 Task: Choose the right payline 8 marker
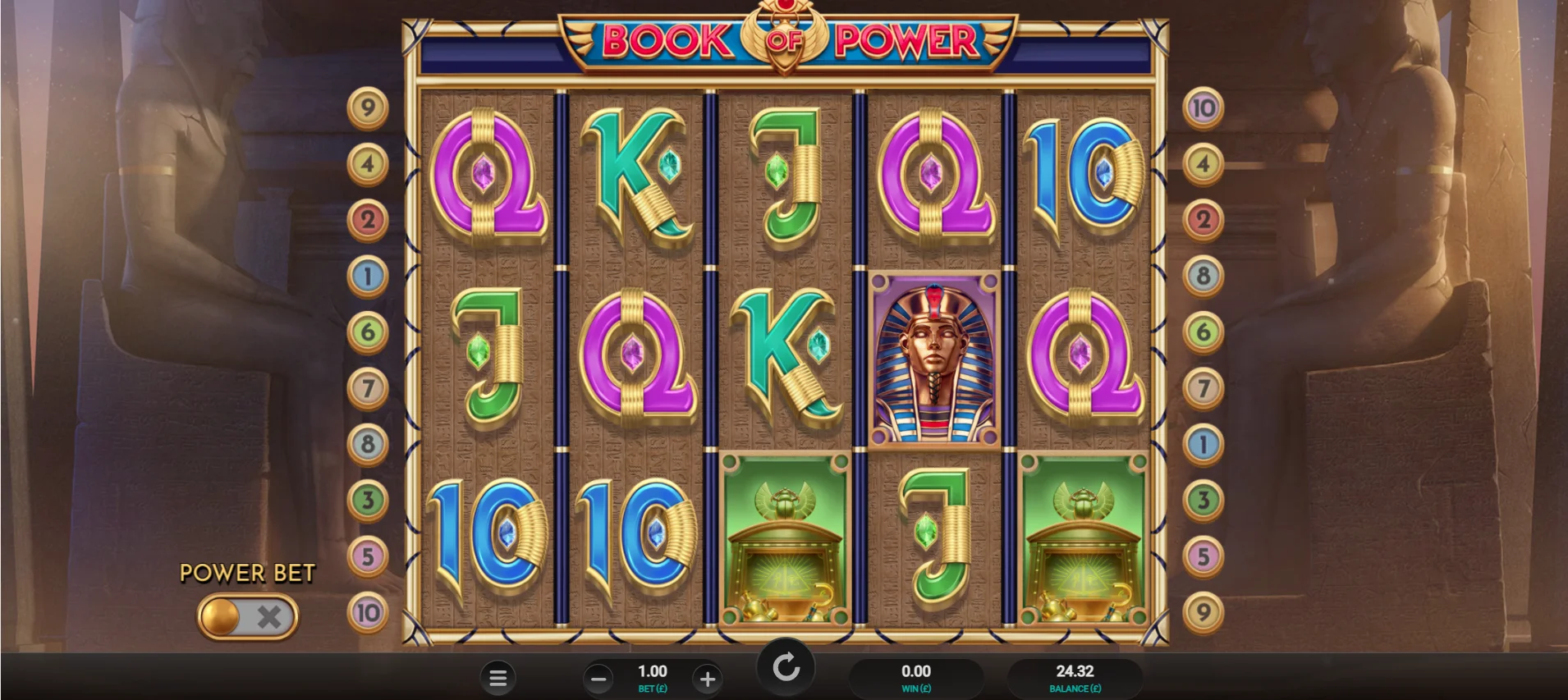tap(1203, 276)
